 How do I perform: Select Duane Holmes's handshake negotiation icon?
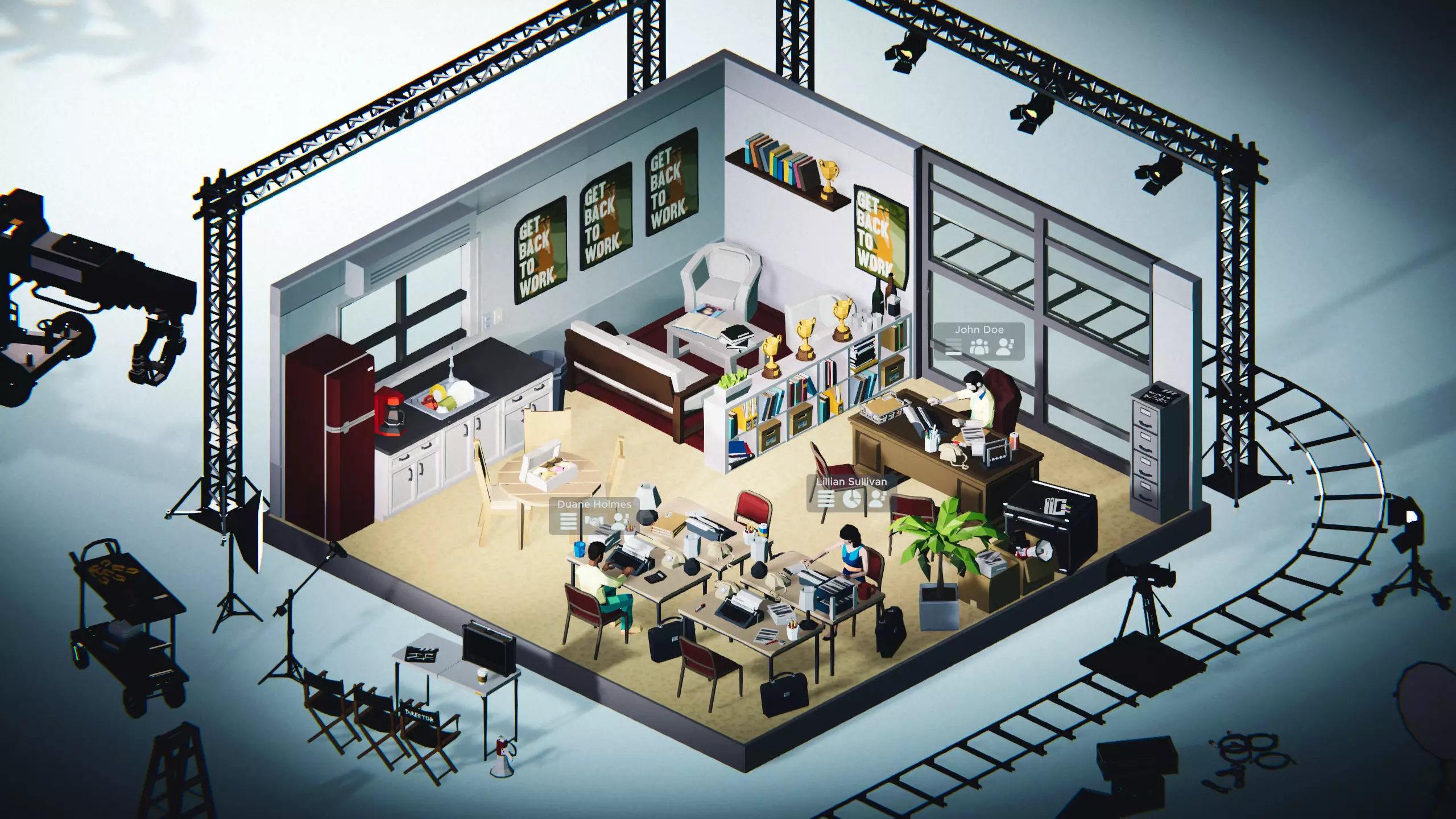pos(594,520)
